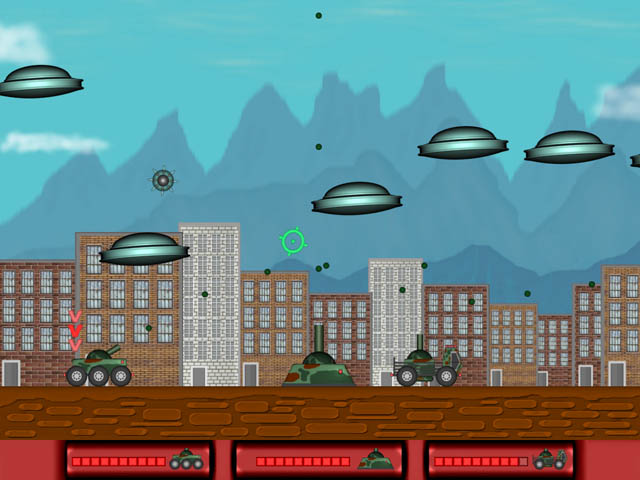Switch to the armored jeep unit panel

500,460
